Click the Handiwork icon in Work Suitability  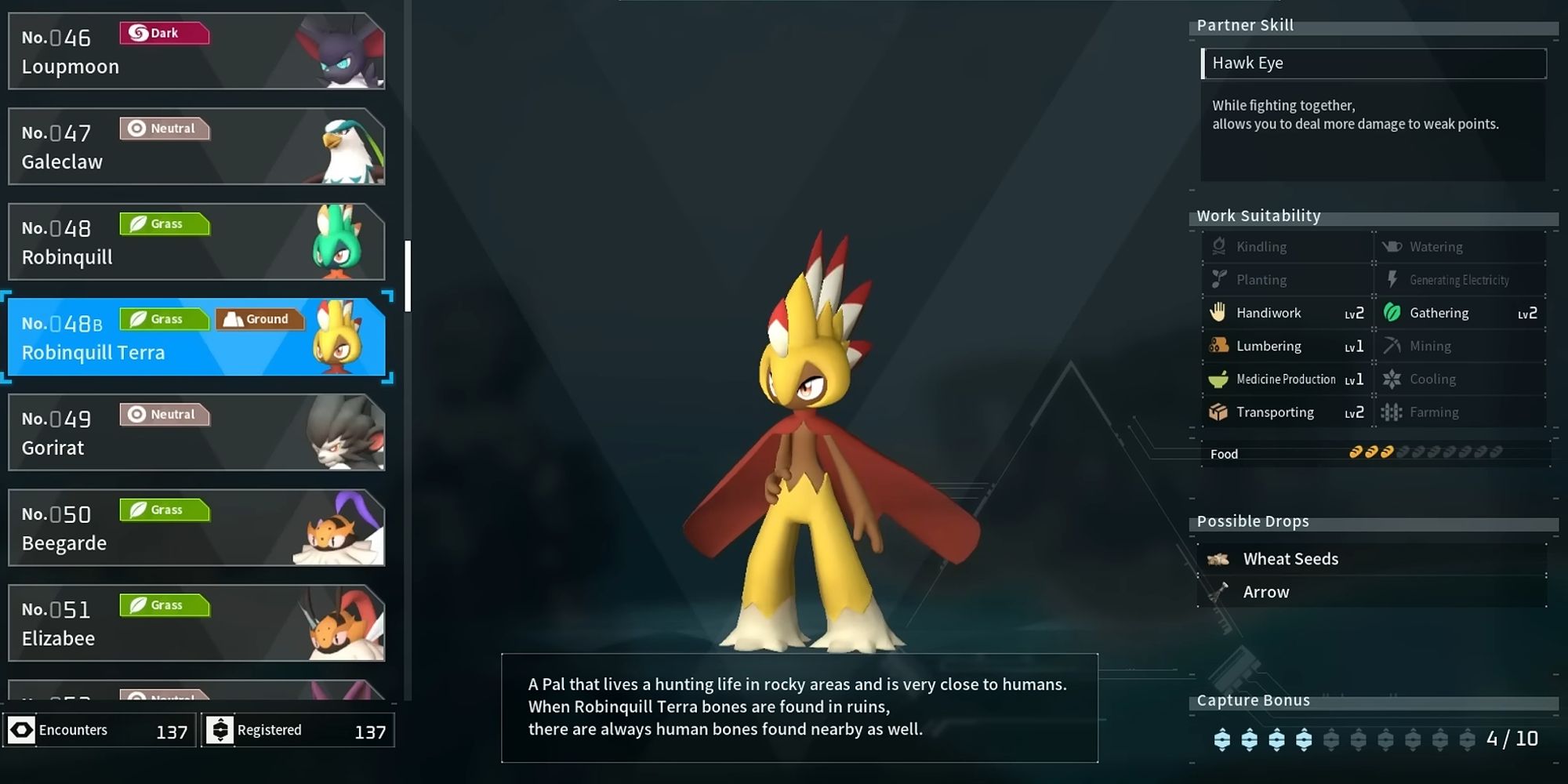tap(1218, 312)
